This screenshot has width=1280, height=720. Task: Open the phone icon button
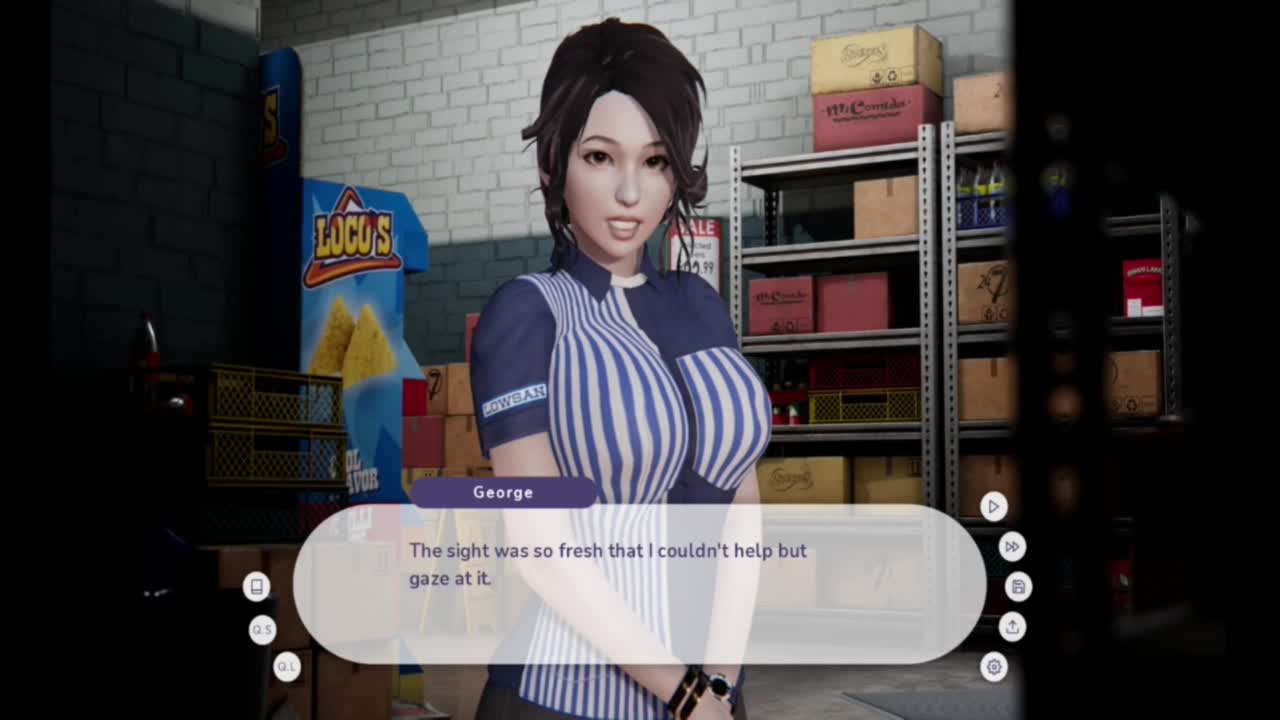pyautogui.click(x=256, y=587)
